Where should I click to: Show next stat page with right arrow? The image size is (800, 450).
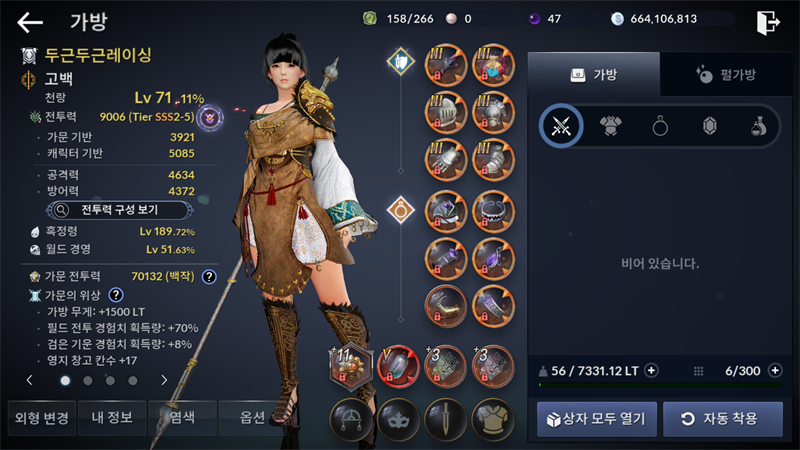coord(164,380)
